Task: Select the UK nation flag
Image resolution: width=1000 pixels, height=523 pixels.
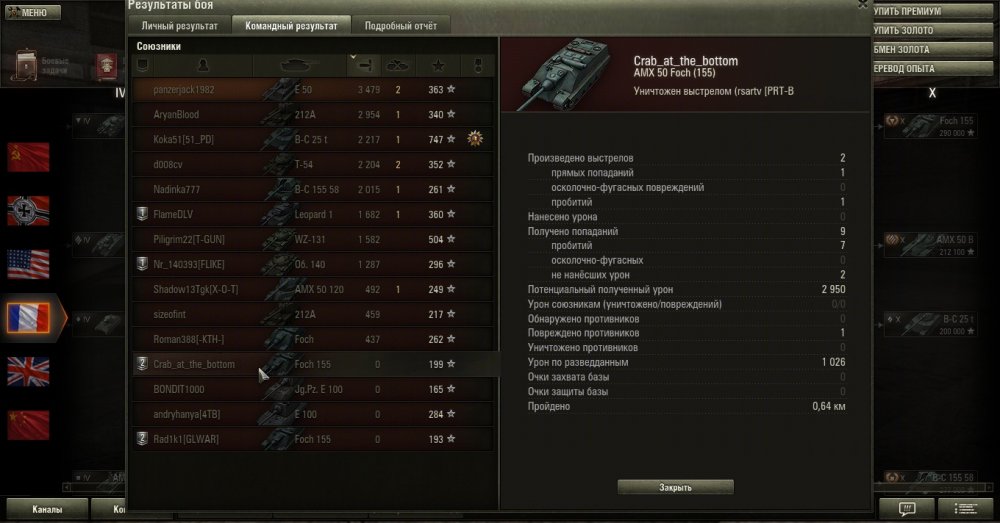Action: [28, 371]
